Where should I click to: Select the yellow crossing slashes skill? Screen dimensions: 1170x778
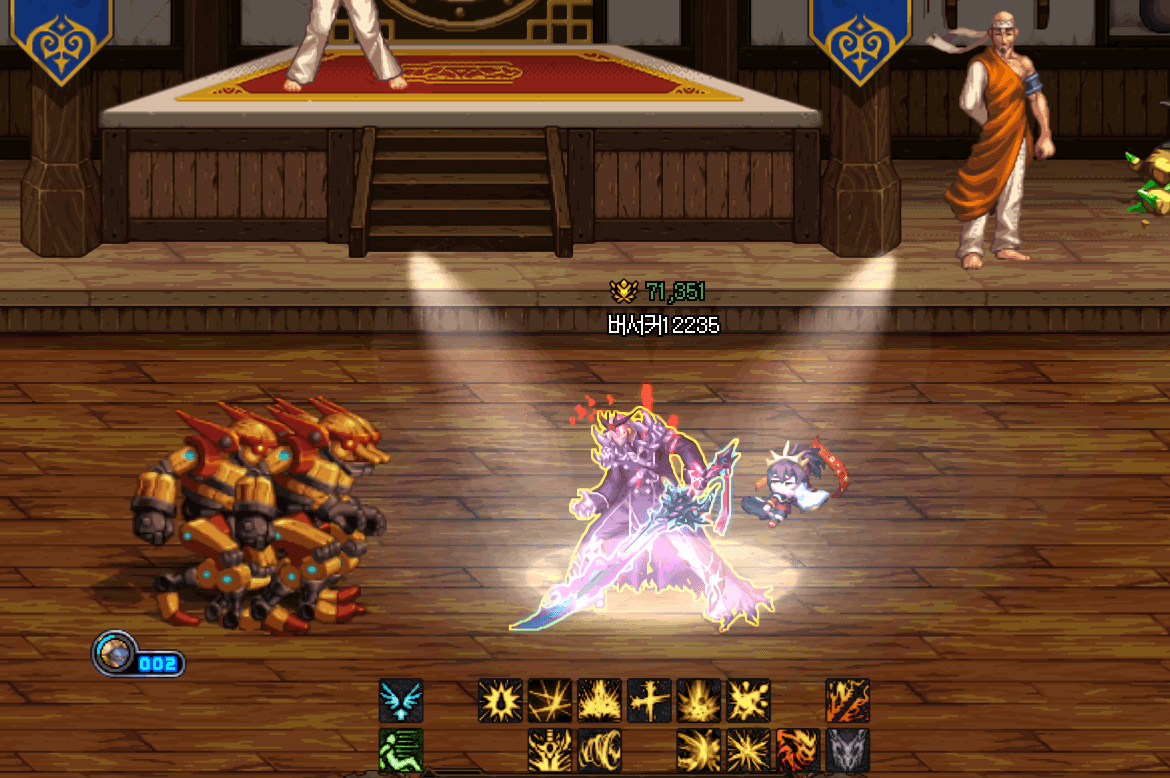(x=550, y=701)
